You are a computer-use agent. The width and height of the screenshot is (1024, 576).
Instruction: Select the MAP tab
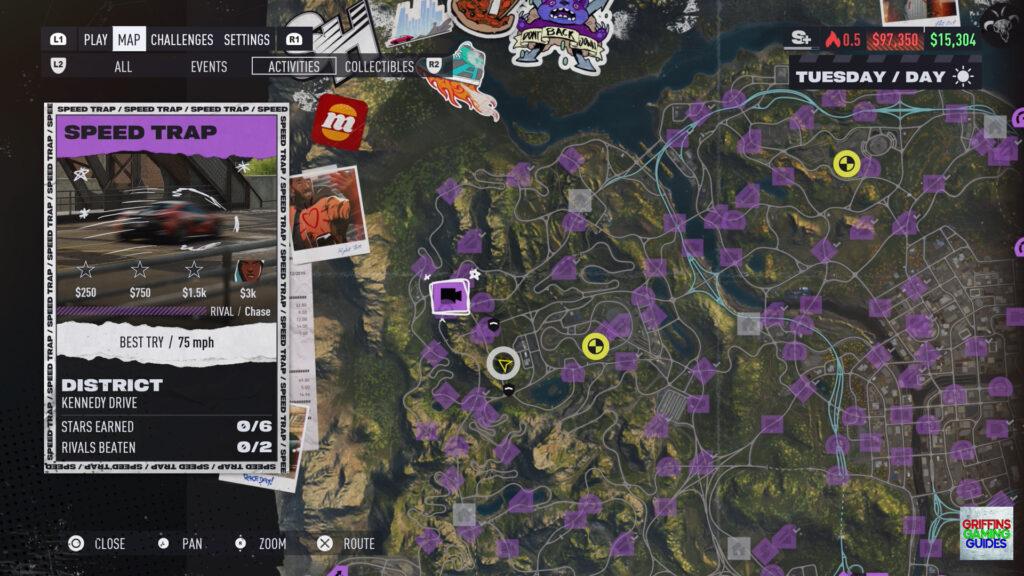pyautogui.click(x=128, y=40)
